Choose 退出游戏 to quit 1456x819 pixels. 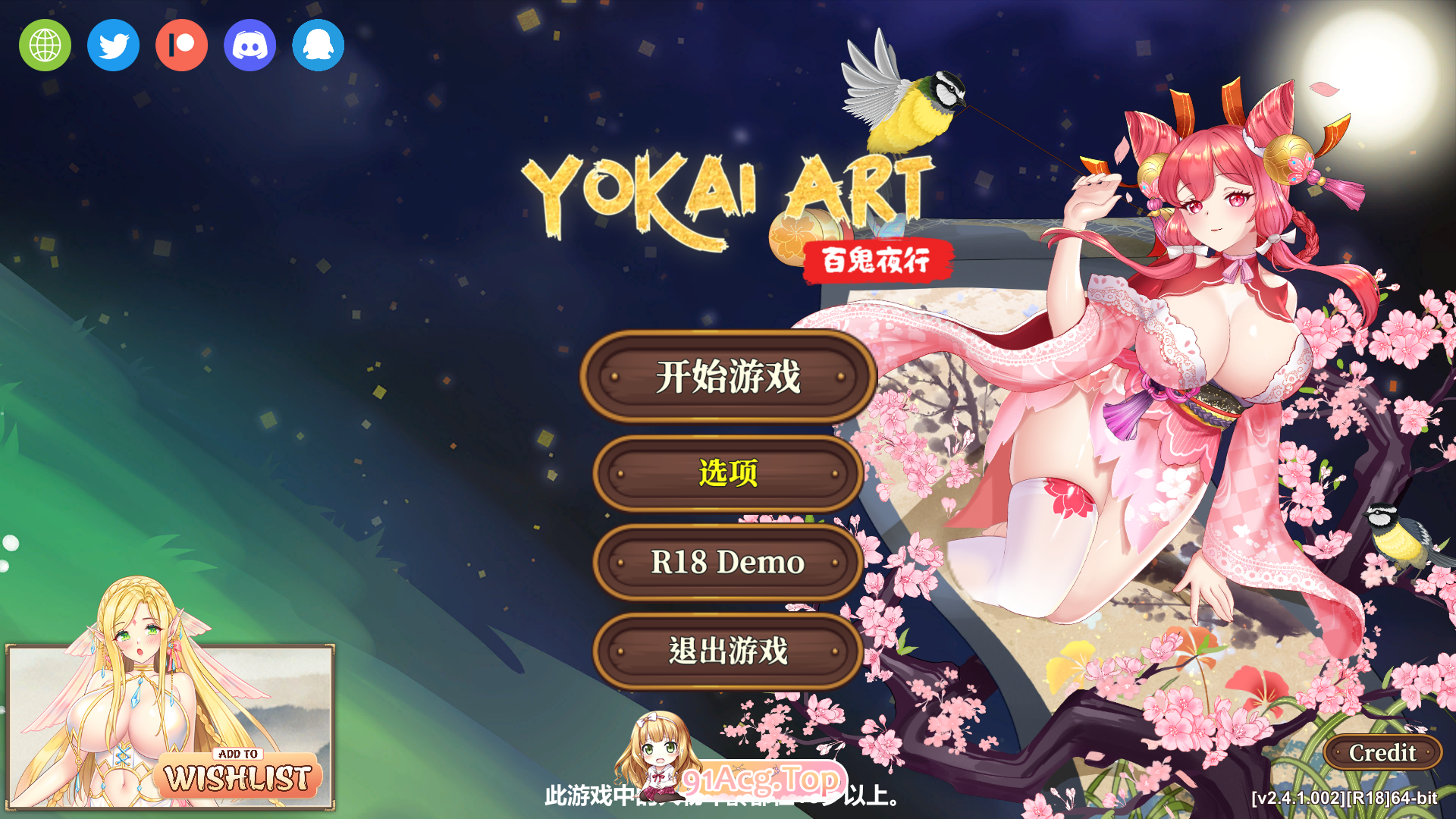pos(728,652)
